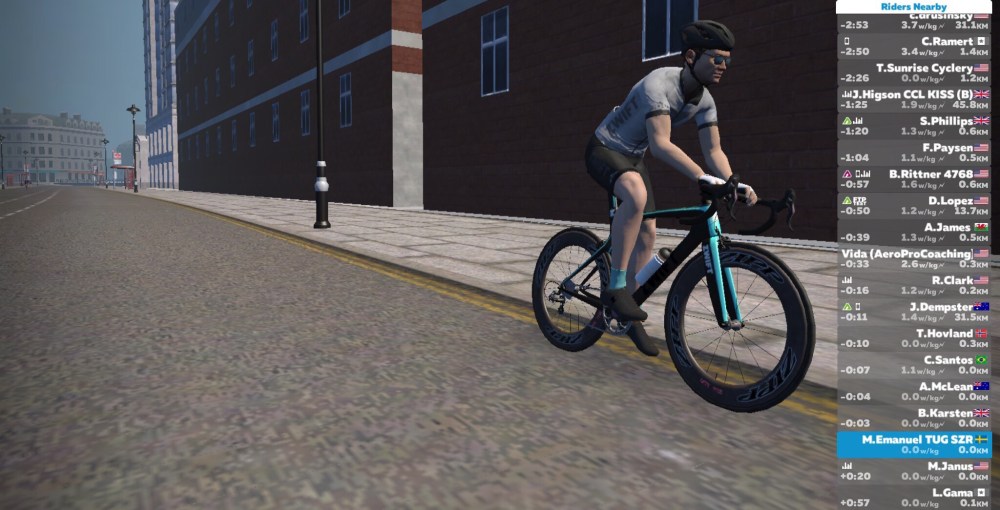Choose M.Janus in the rider list

[915, 471]
